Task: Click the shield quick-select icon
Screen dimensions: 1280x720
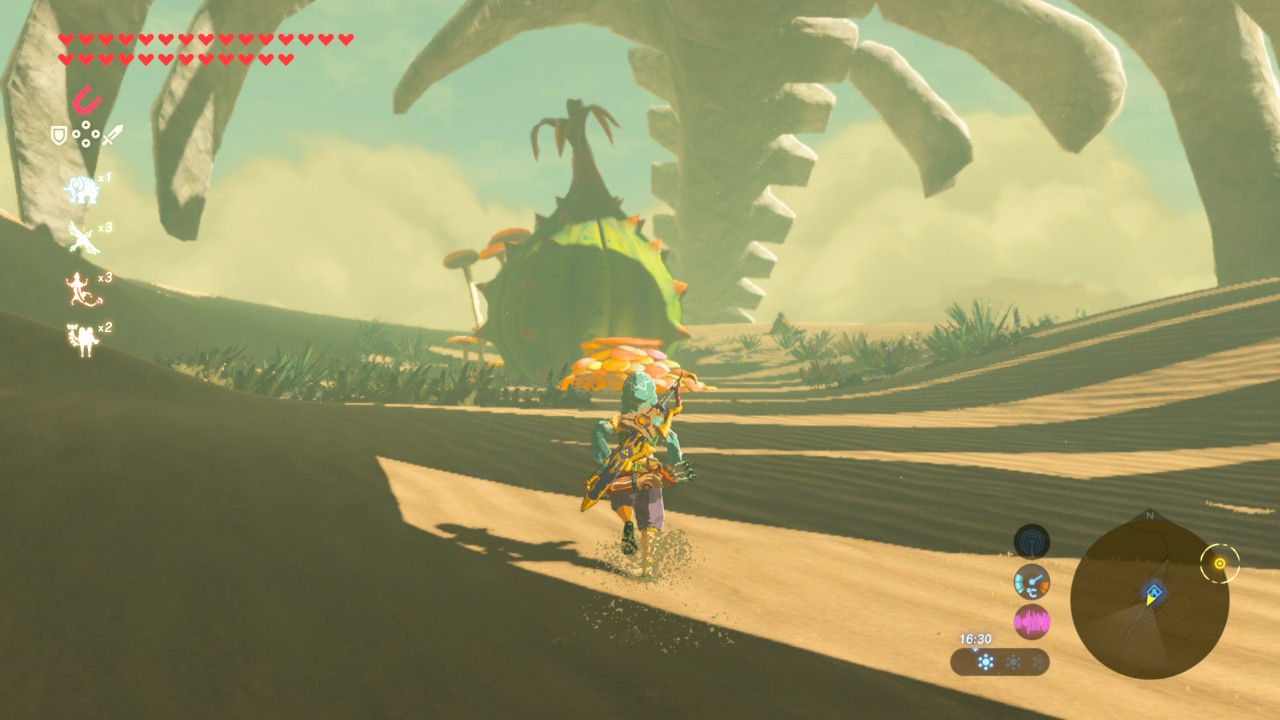Action: [59, 134]
